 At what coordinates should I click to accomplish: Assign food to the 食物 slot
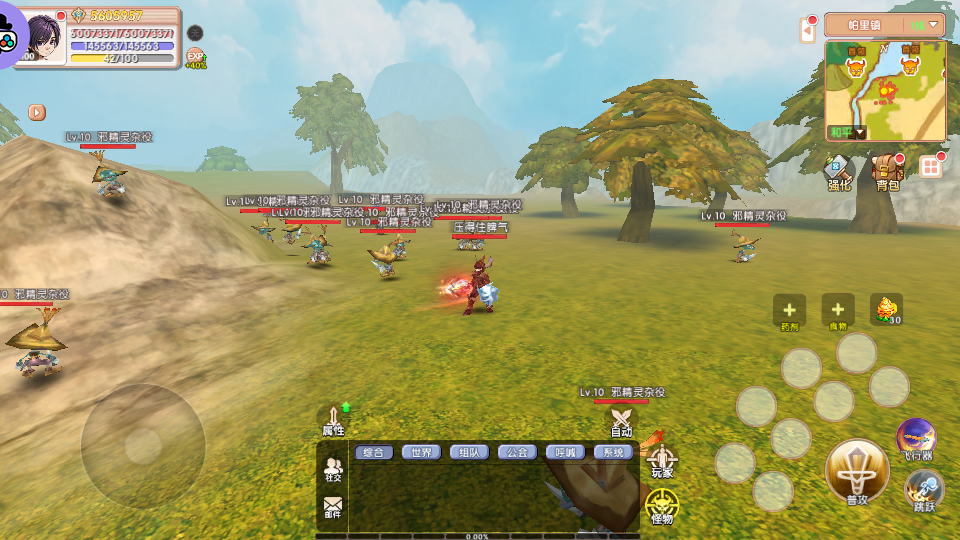pos(837,311)
